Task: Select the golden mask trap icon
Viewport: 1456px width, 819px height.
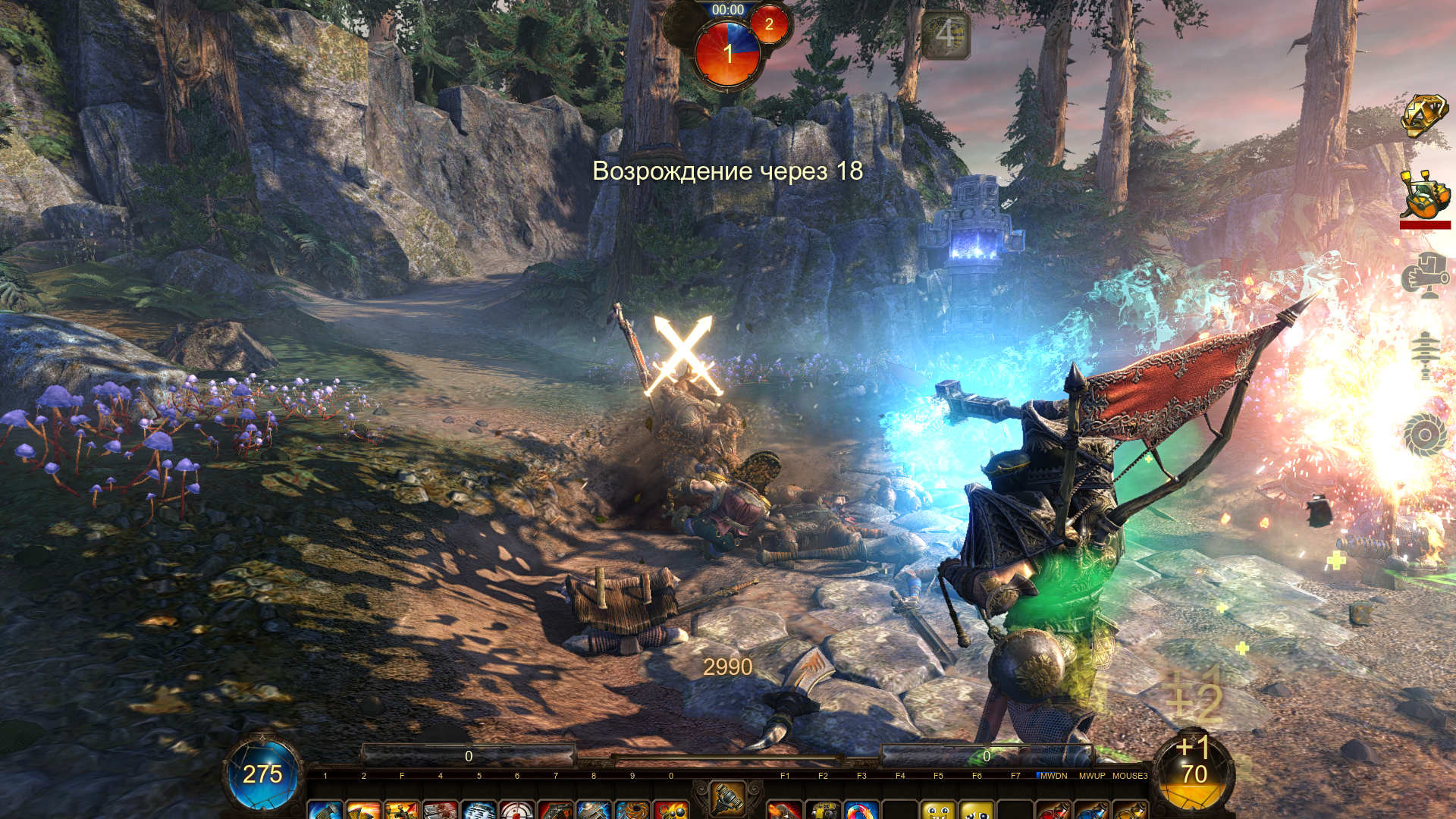Action: [x=1423, y=115]
